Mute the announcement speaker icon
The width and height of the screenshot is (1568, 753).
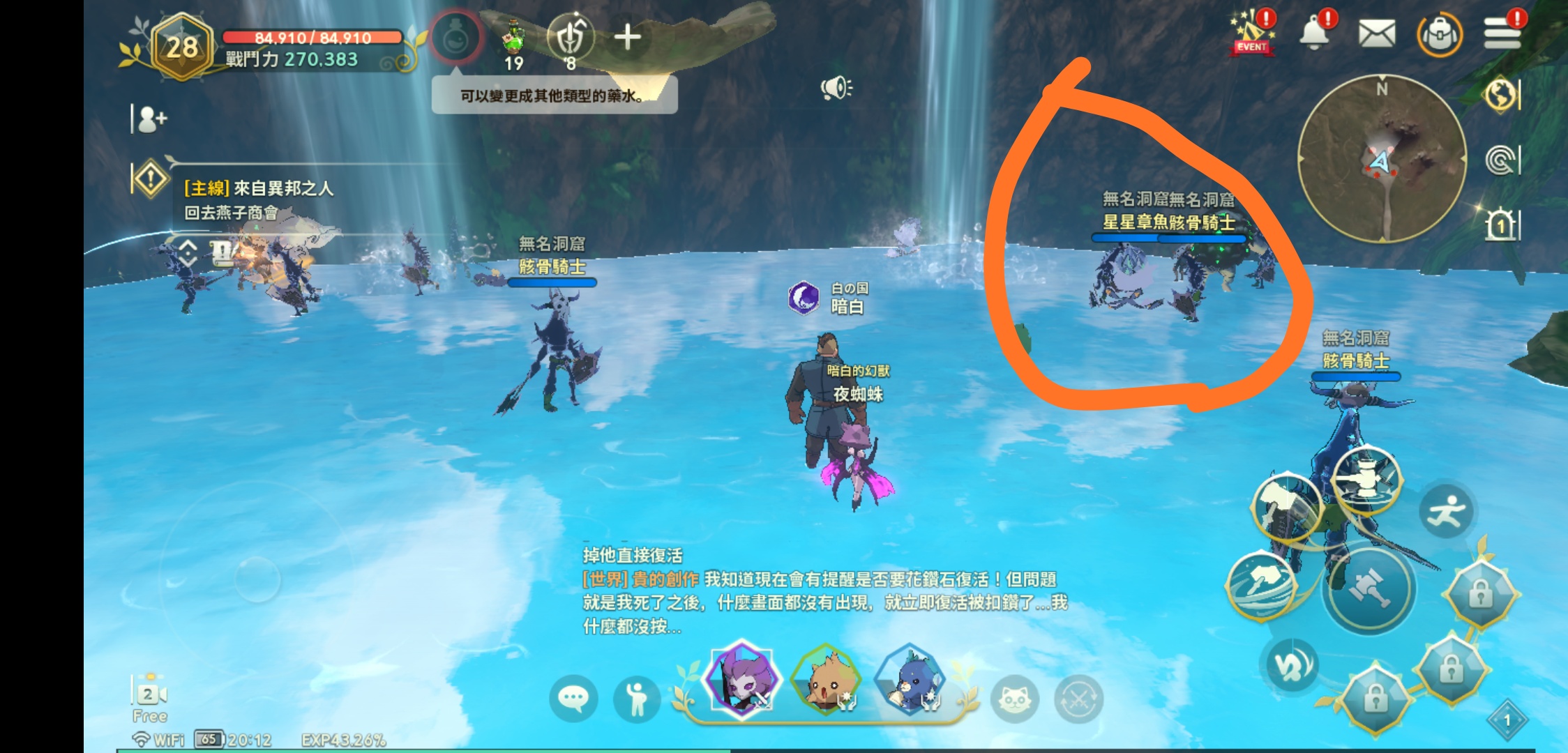[x=837, y=86]
